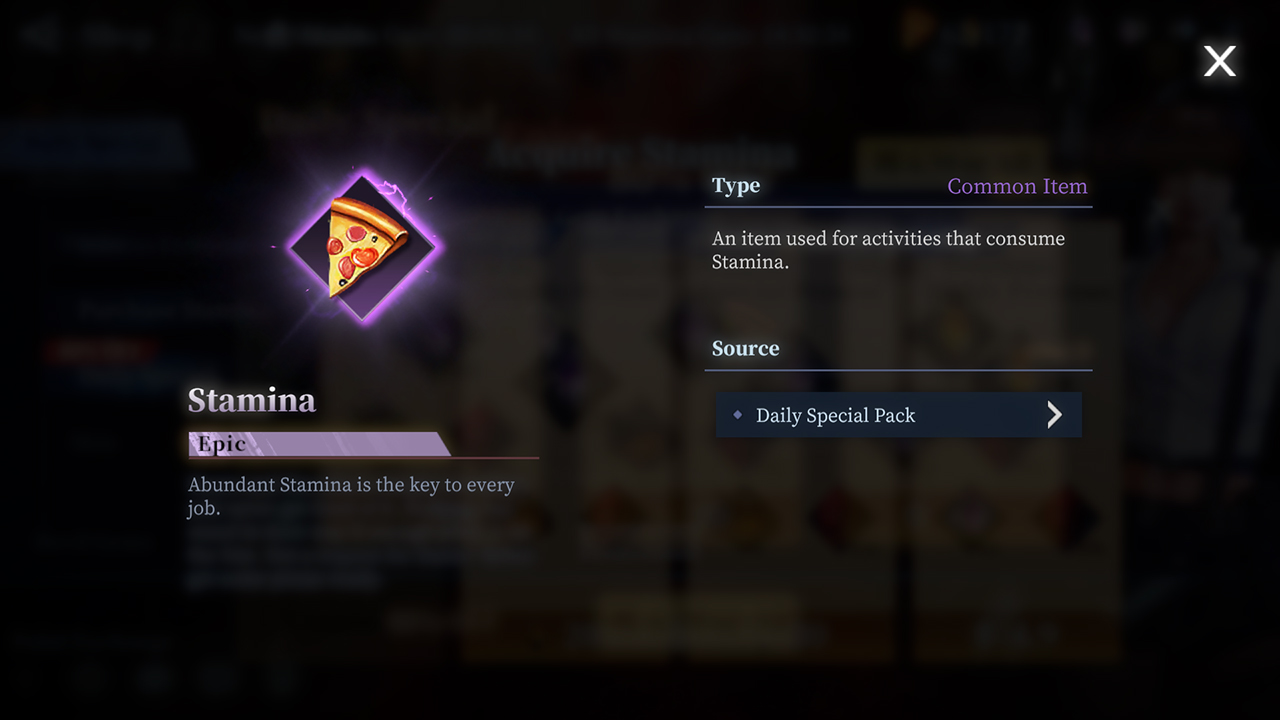Click the announcement icon at top left
This screenshot has width=1280, height=720.
point(38,33)
